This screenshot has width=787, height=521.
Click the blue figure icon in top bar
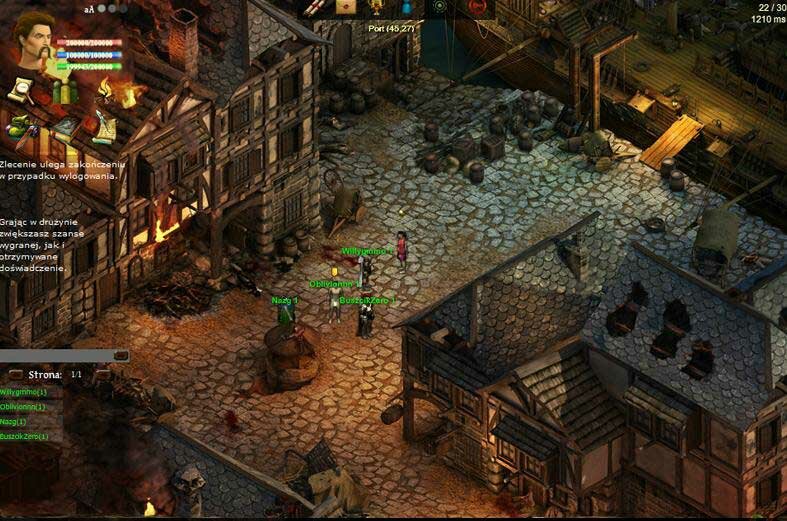[x=407, y=7]
